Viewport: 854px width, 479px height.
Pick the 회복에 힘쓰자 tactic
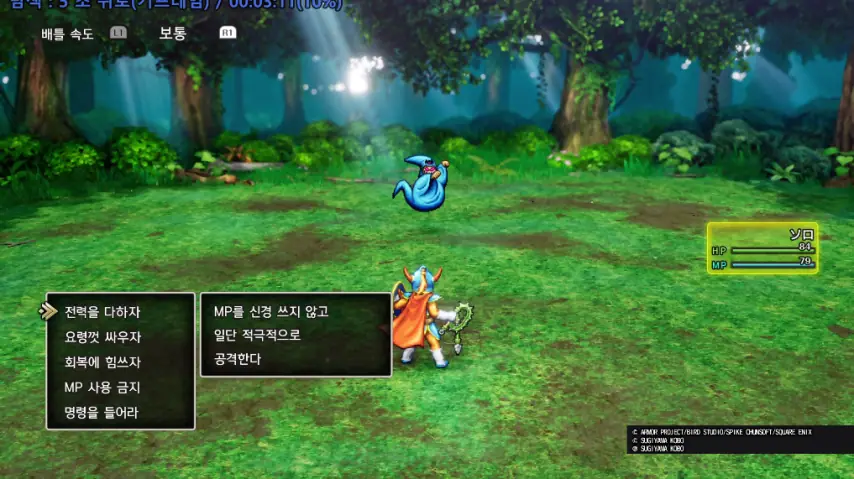[102, 362]
